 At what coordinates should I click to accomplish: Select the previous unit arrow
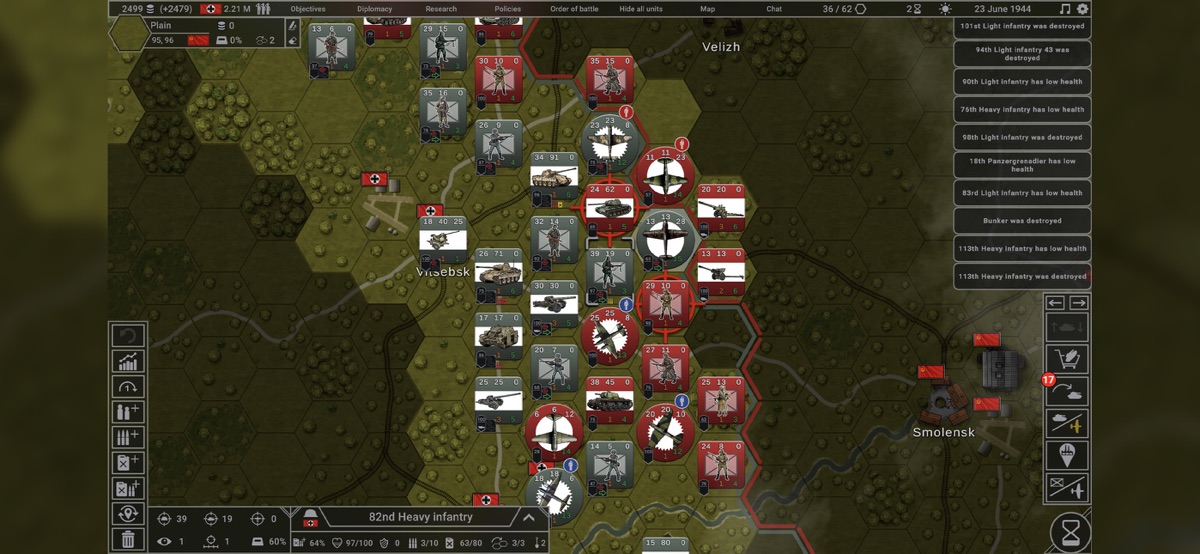pyautogui.click(x=1055, y=303)
